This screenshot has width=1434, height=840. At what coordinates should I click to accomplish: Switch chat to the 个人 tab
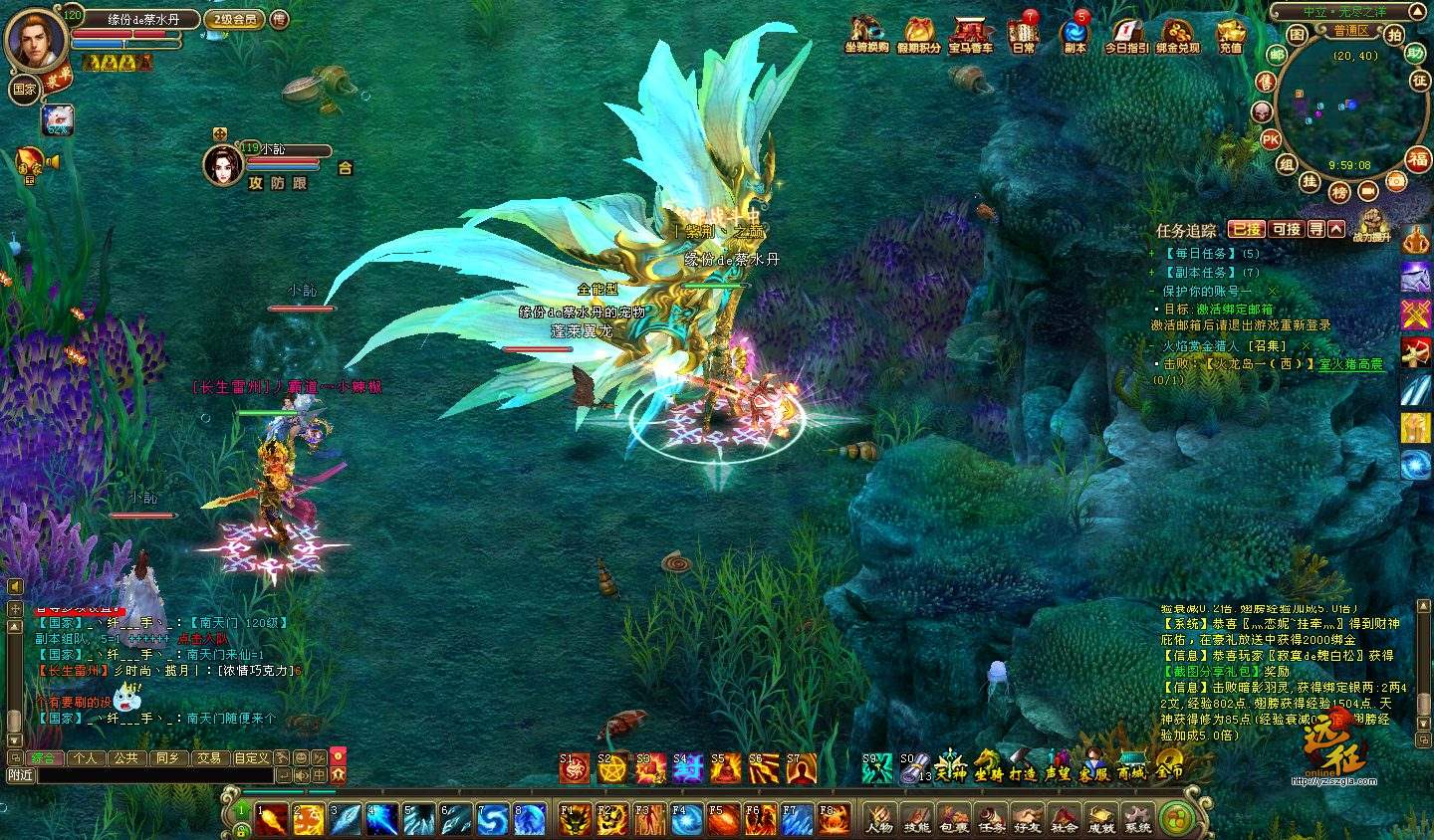86,757
